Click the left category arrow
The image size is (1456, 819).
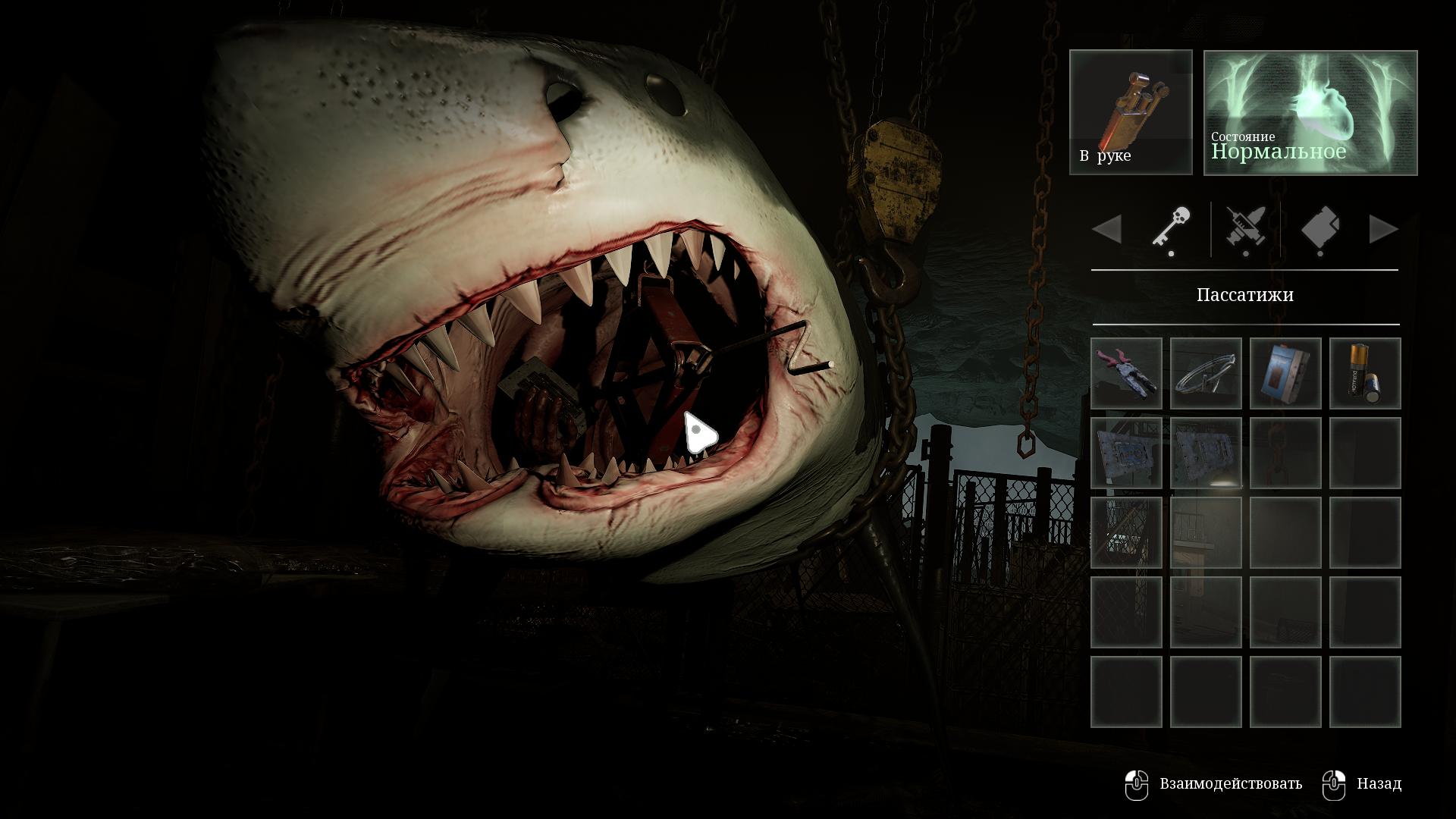tap(1108, 229)
